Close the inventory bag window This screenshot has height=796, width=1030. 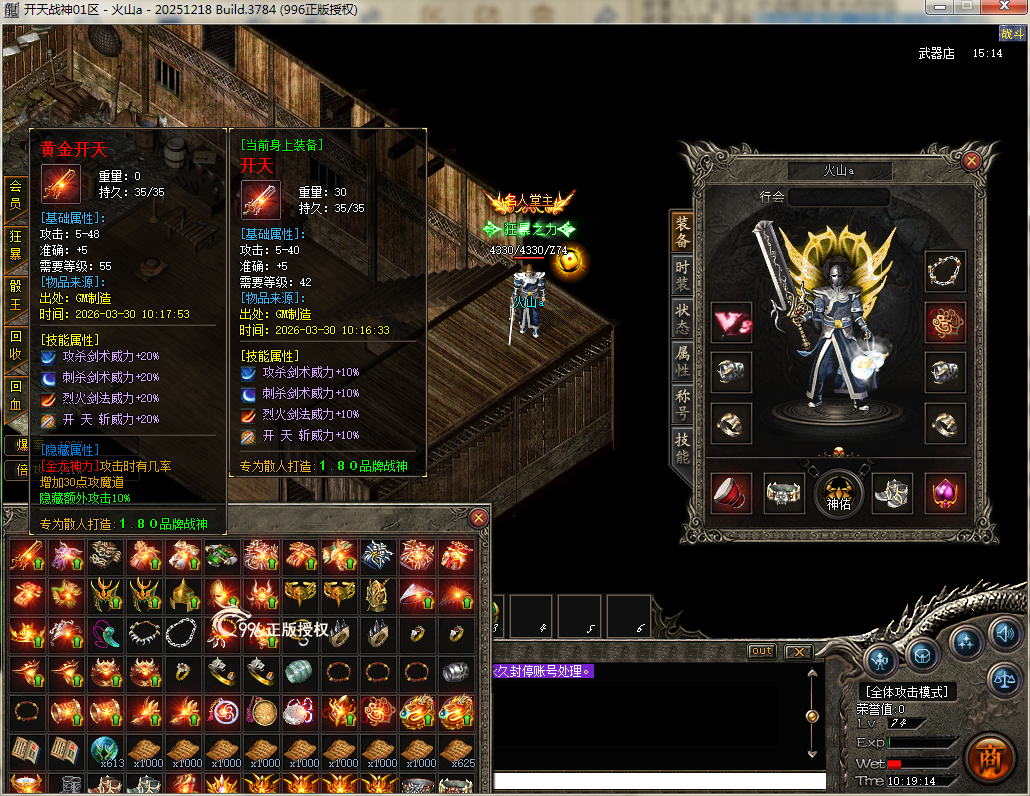[479, 517]
